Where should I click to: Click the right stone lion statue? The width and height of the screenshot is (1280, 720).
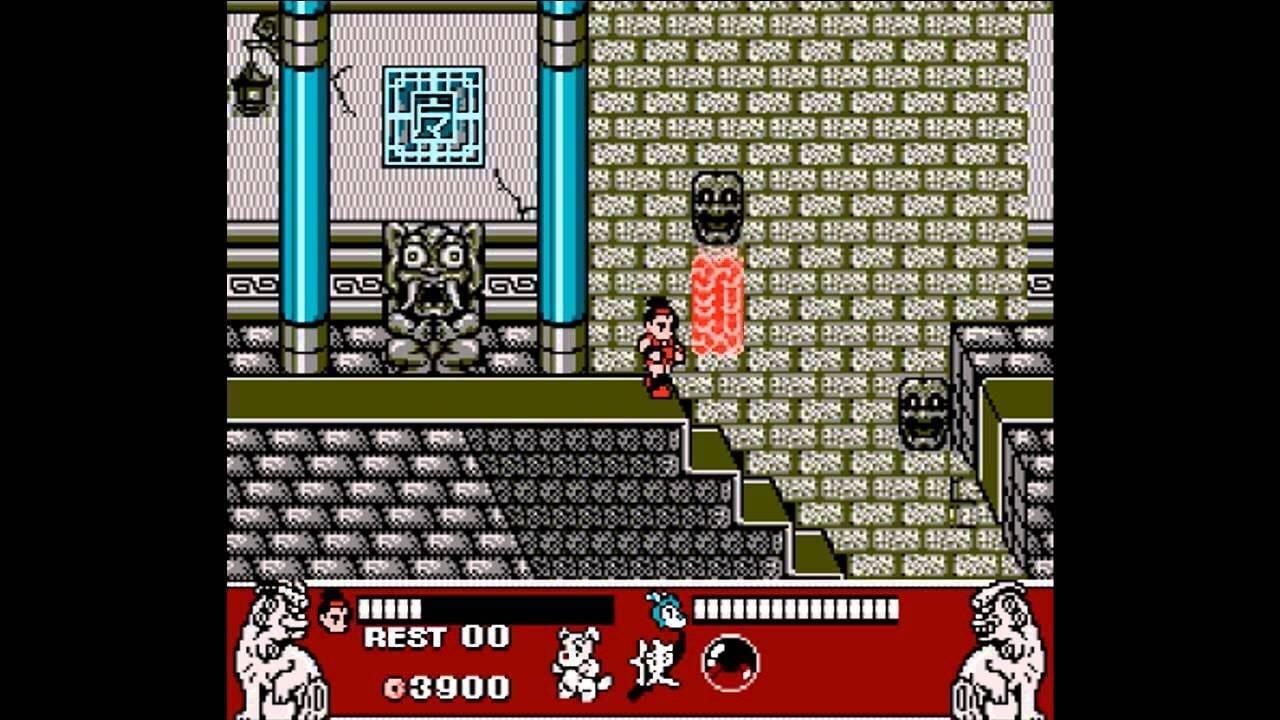pyautogui.click(x=1000, y=650)
